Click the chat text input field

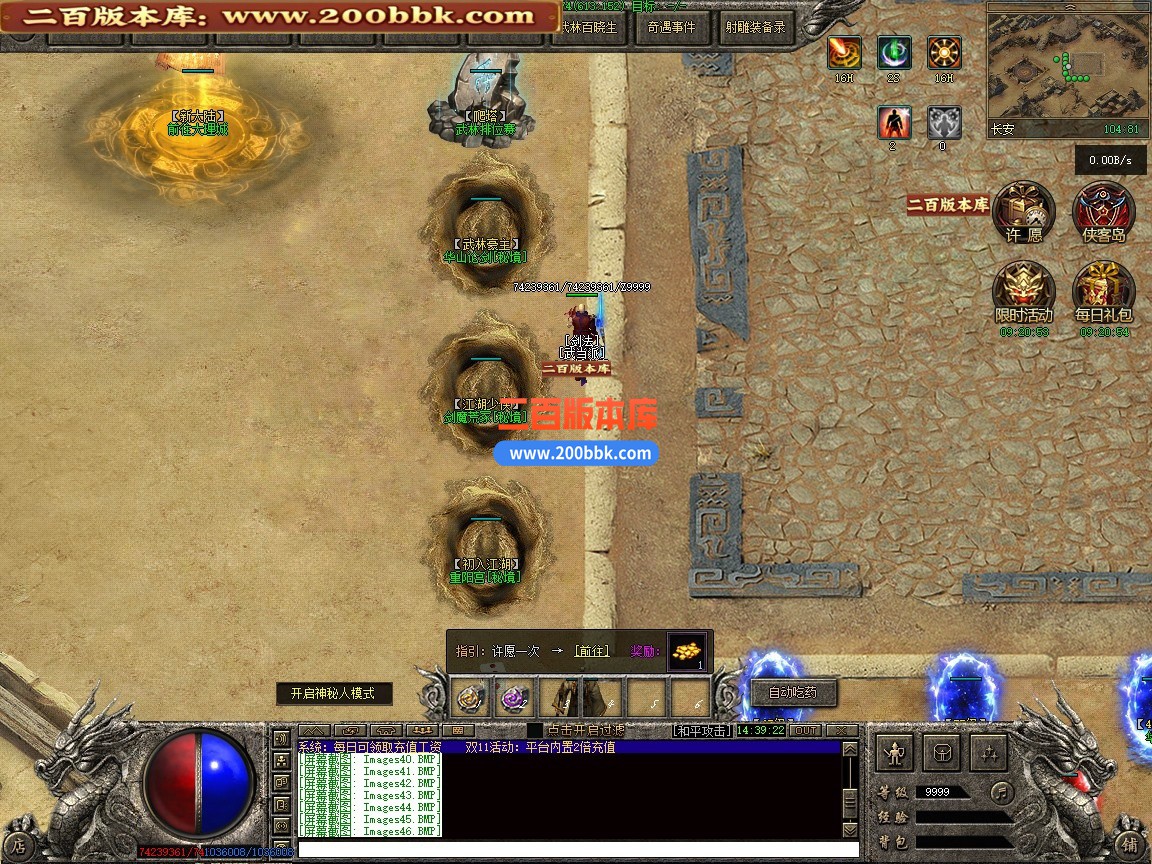[x=578, y=849]
